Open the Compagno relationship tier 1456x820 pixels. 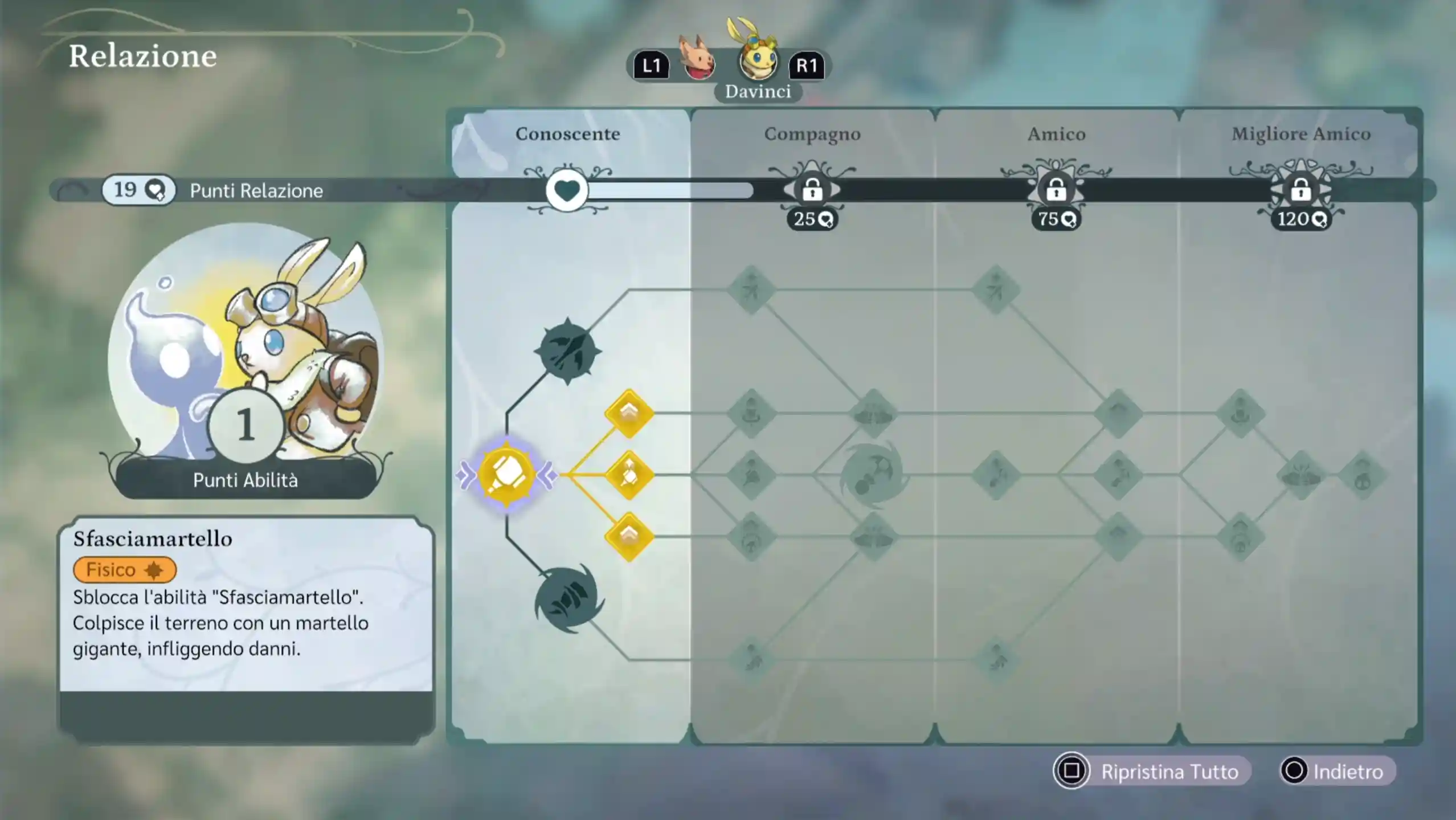pyautogui.click(x=812, y=134)
